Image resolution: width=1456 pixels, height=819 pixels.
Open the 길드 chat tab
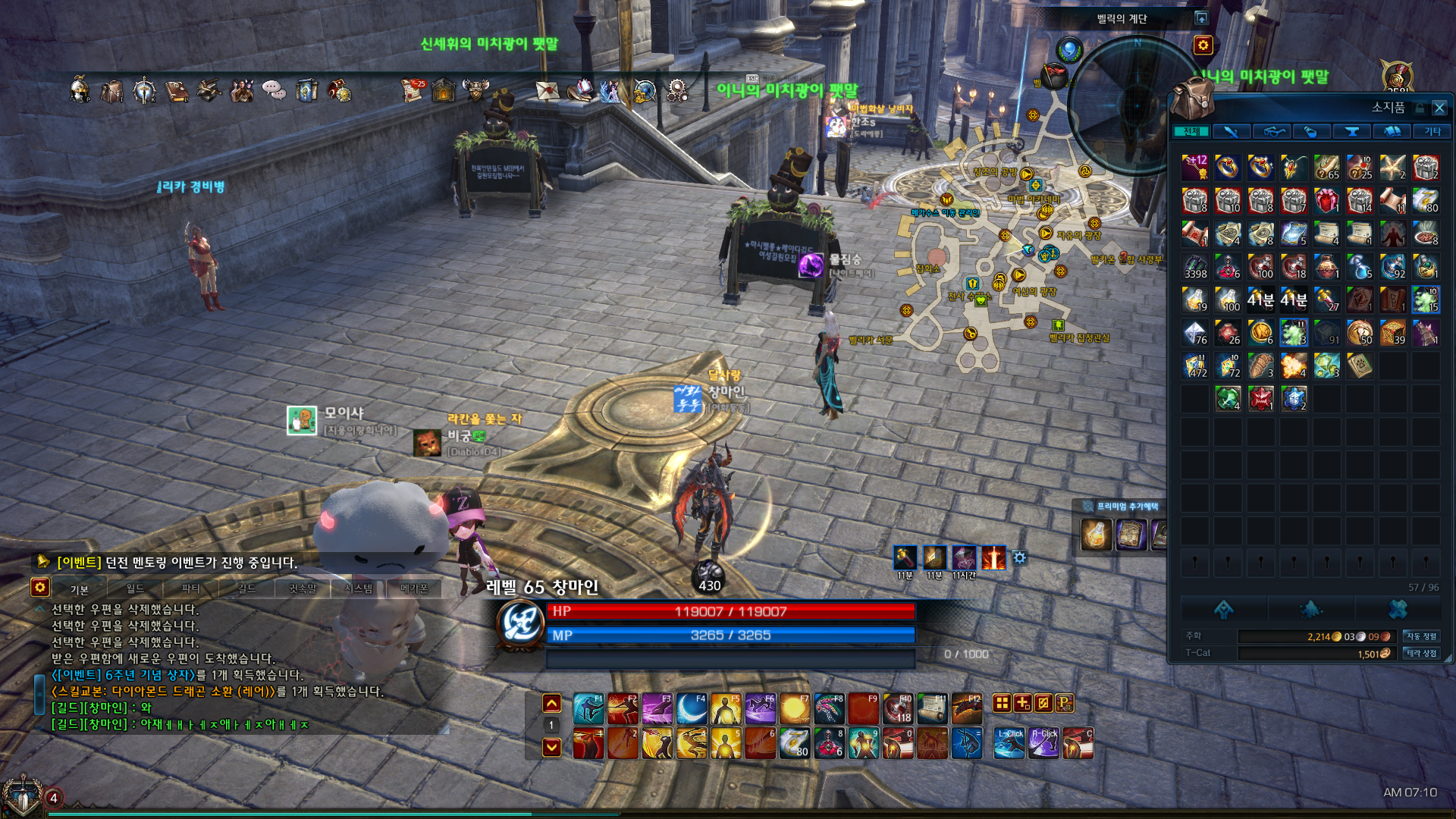246,588
